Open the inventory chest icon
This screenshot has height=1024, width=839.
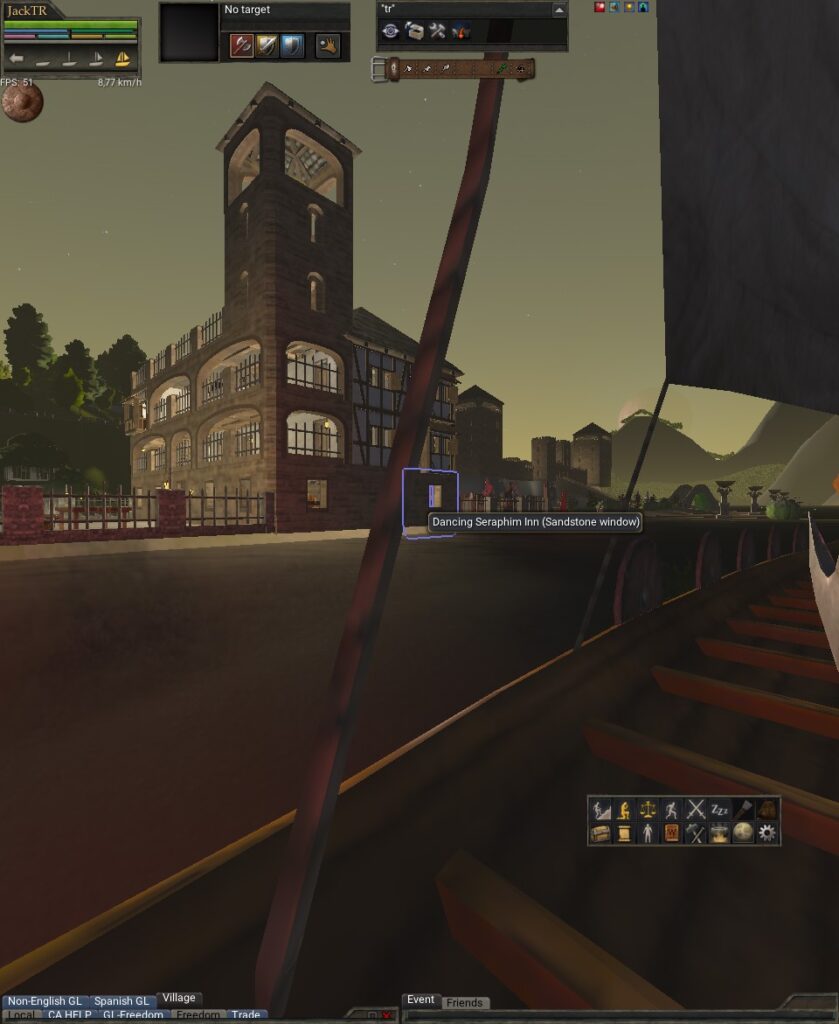[600, 833]
